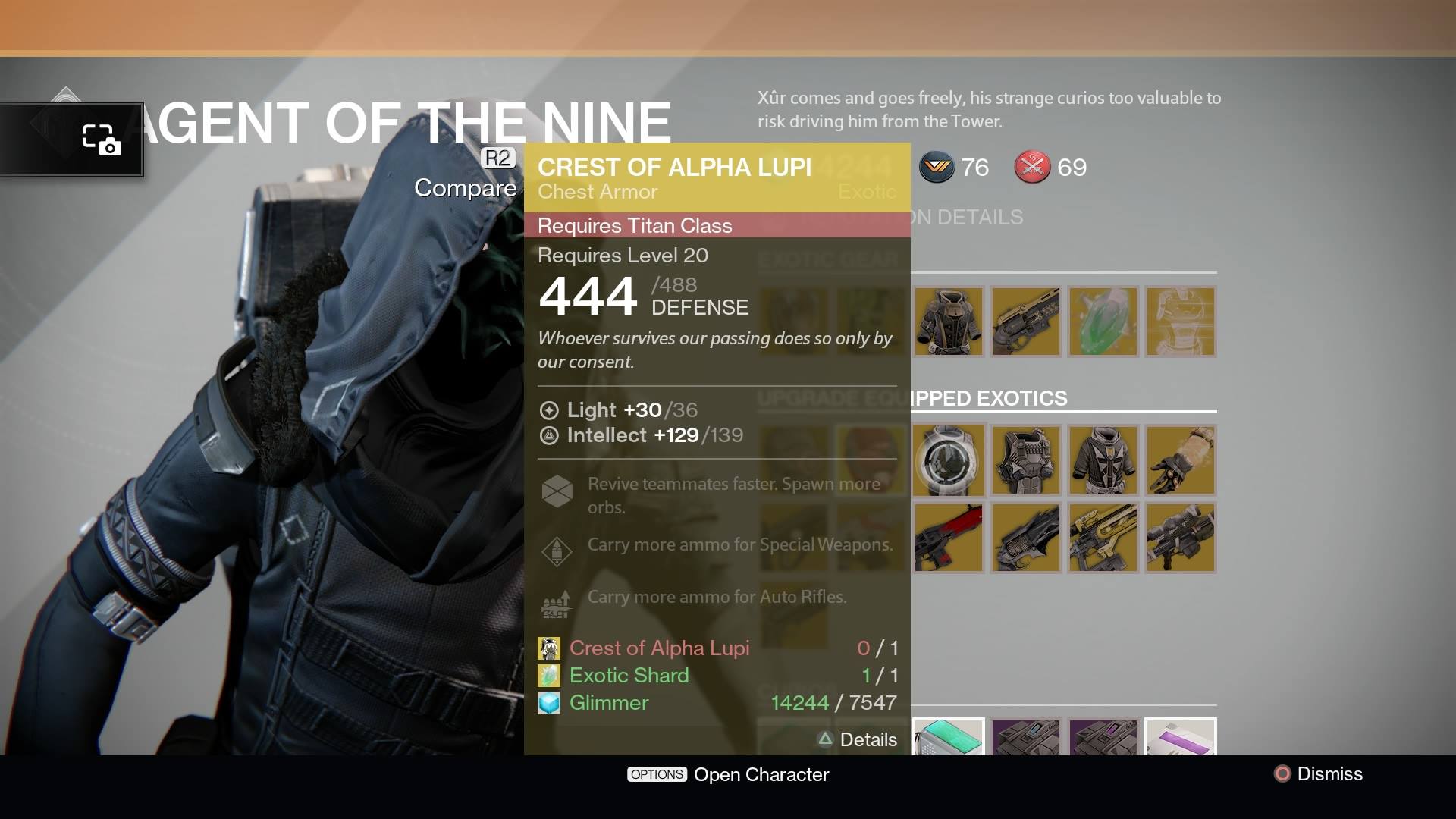The width and height of the screenshot is (1456, 819).
Task: Select the exotic gauntlets in Equipped Exotics
Action: coord(1181,460)
